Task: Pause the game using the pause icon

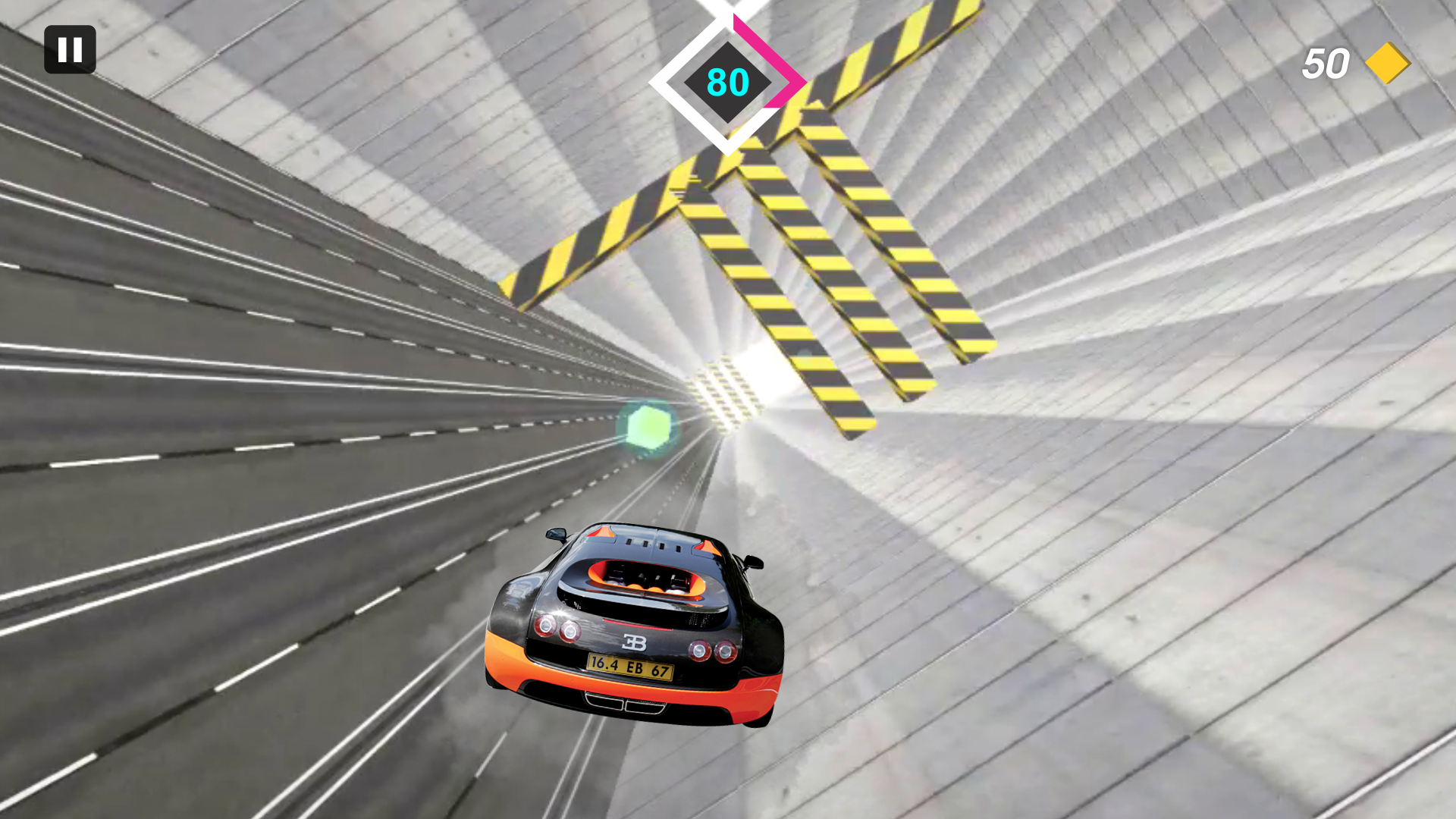Action: (70, 49)
